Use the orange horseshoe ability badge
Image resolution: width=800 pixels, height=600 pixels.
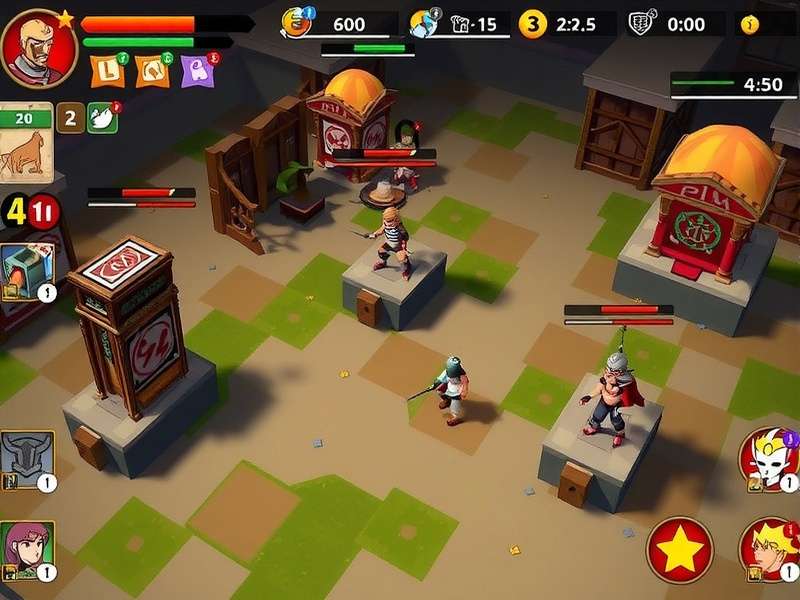pyautogui.click(x=153, y=70)
